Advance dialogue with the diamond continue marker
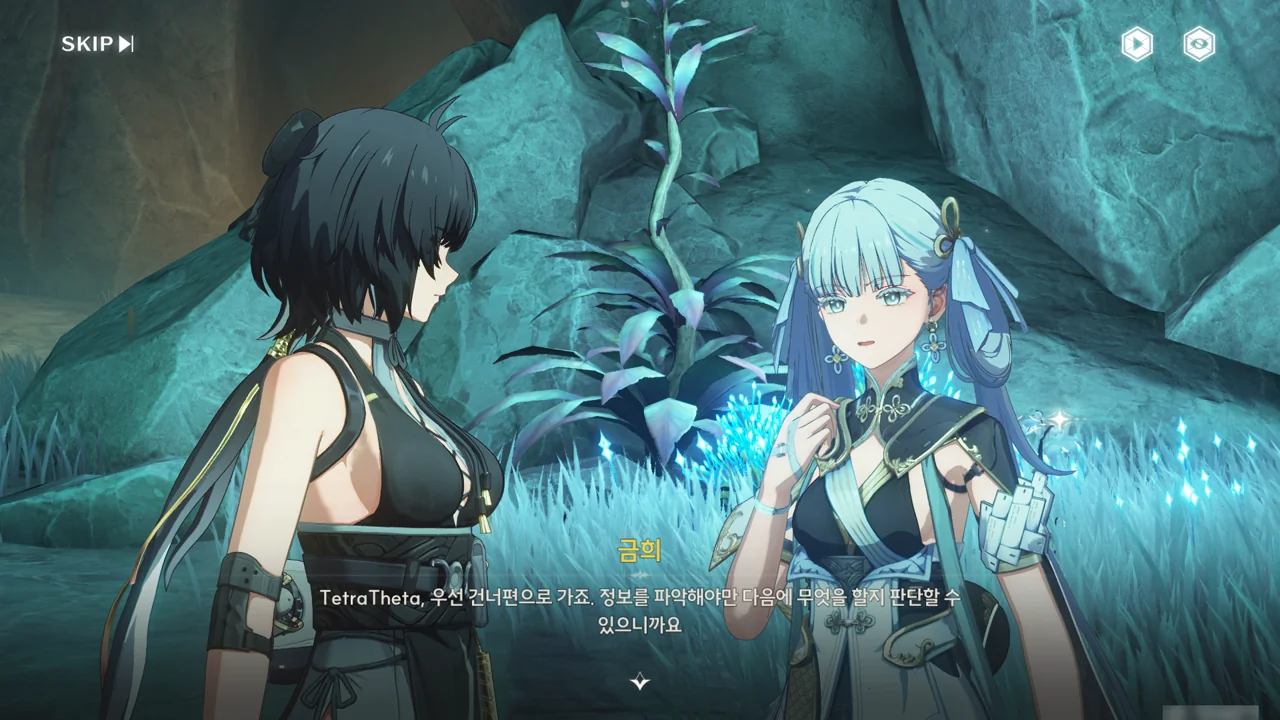 [x=640, y=682]
